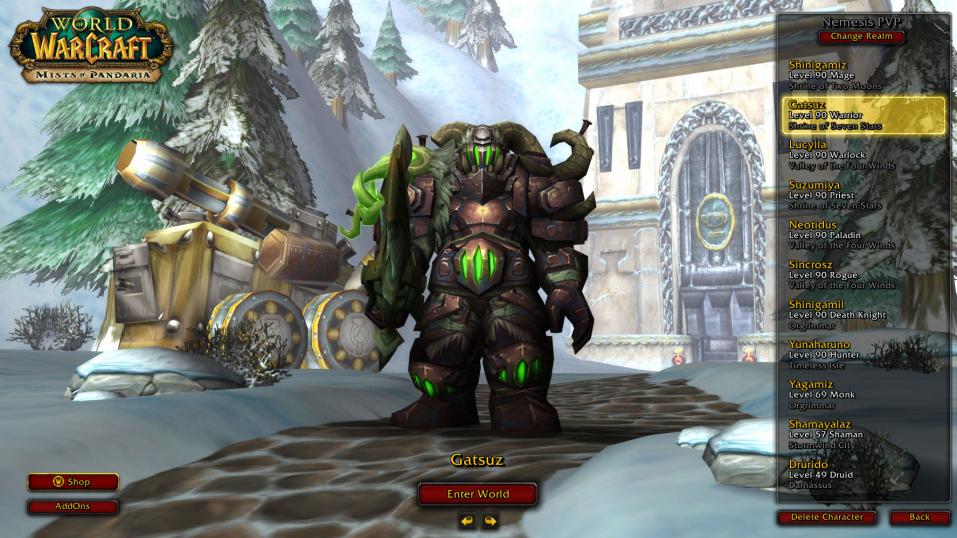Go back to the login screen
The width and height of the screenshot is (957, 538).
click(x=919, y=517)
